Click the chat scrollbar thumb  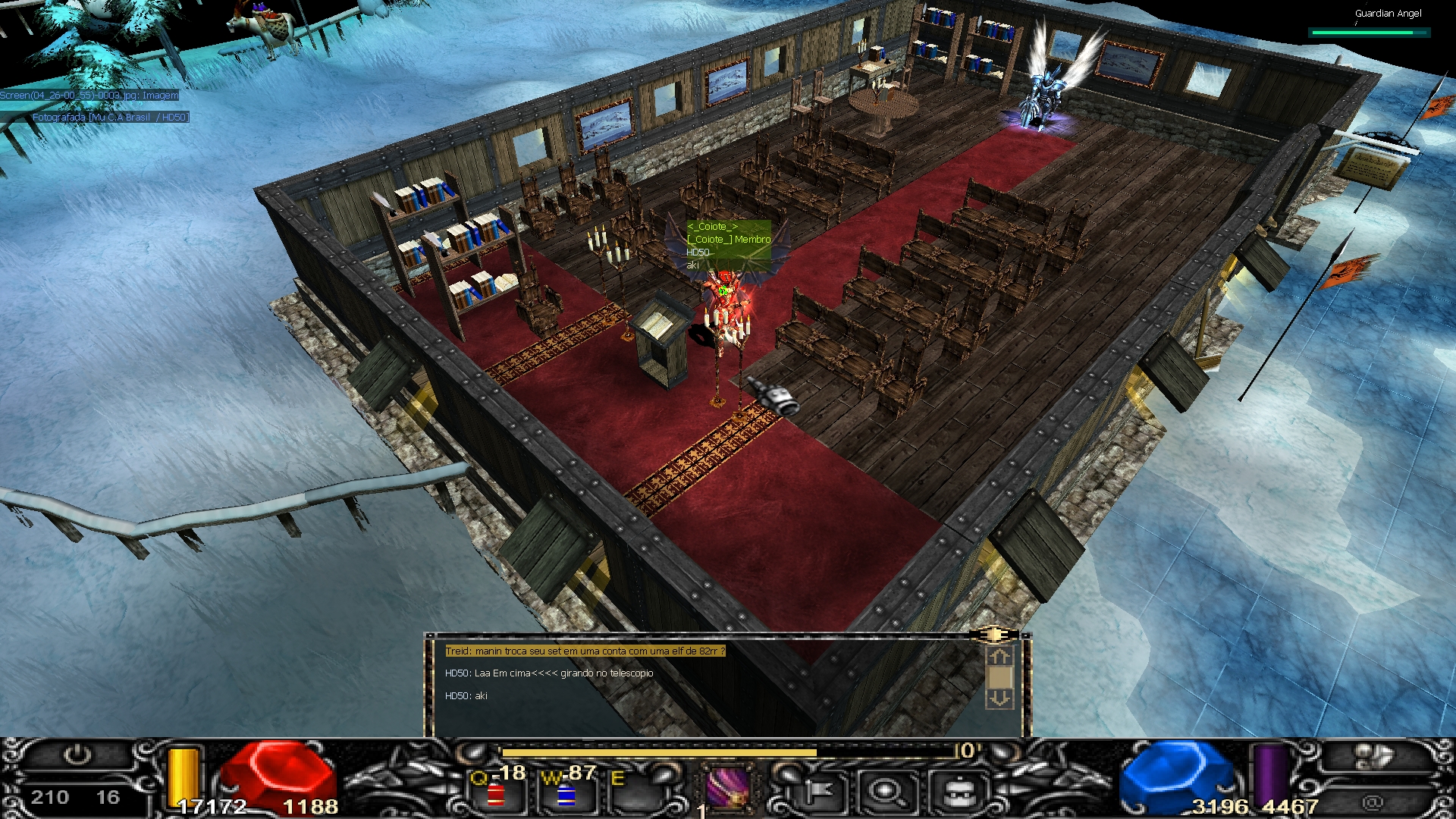[999, 677]
